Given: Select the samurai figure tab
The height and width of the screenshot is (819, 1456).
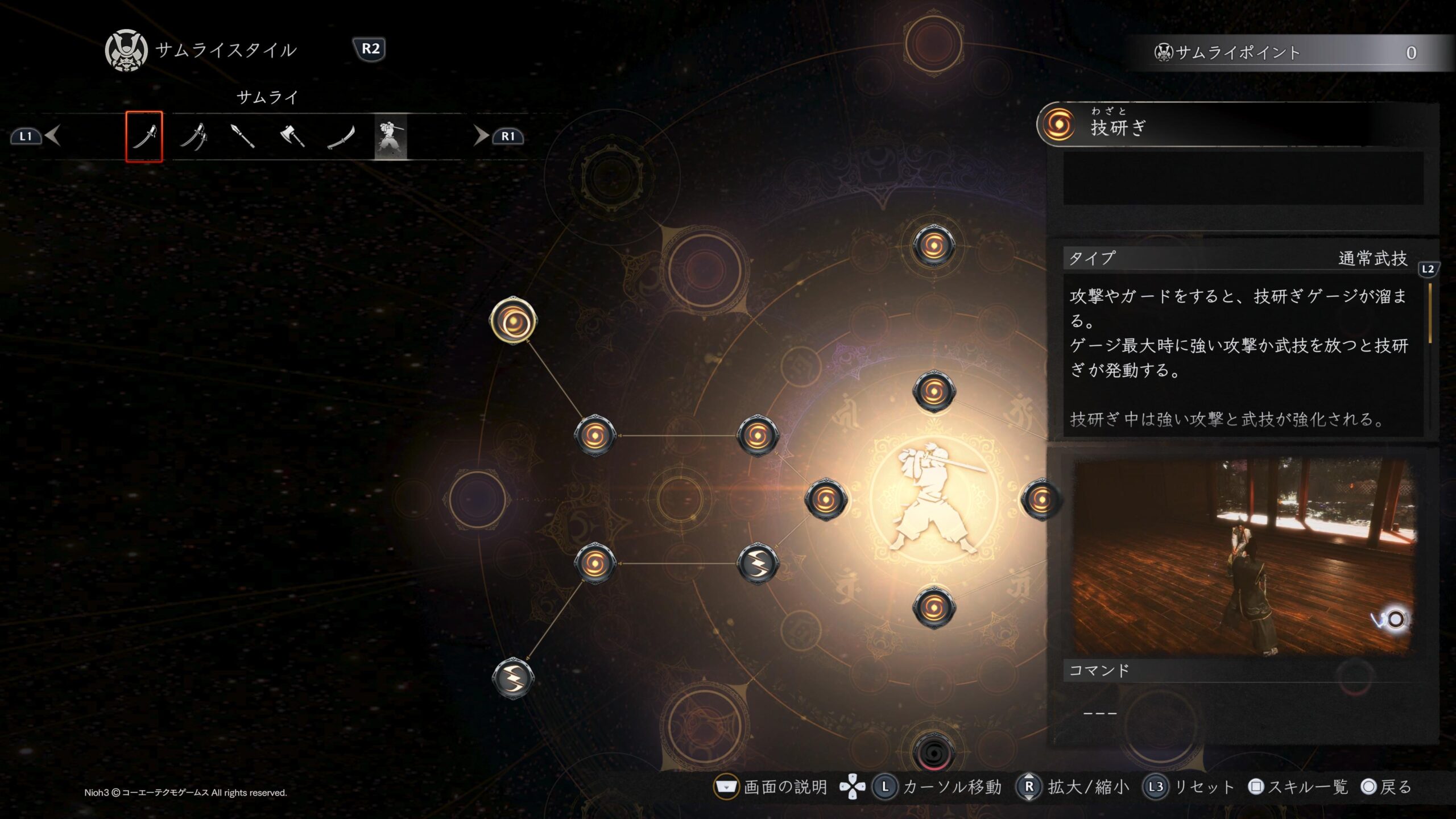Looking at the screenshot, I should (391, 136).
